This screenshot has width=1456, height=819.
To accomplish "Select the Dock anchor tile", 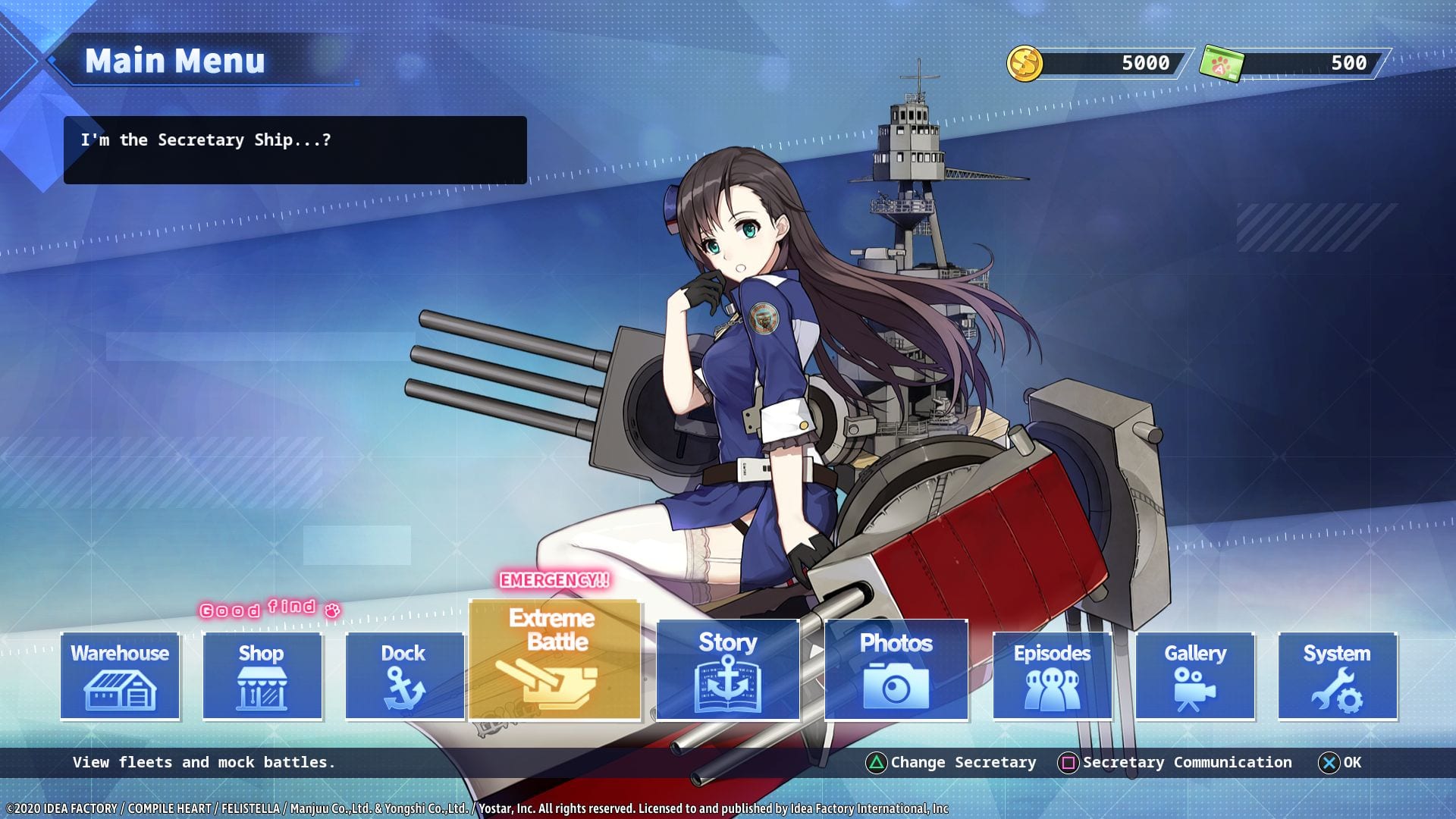I will [x=403, y=676].
